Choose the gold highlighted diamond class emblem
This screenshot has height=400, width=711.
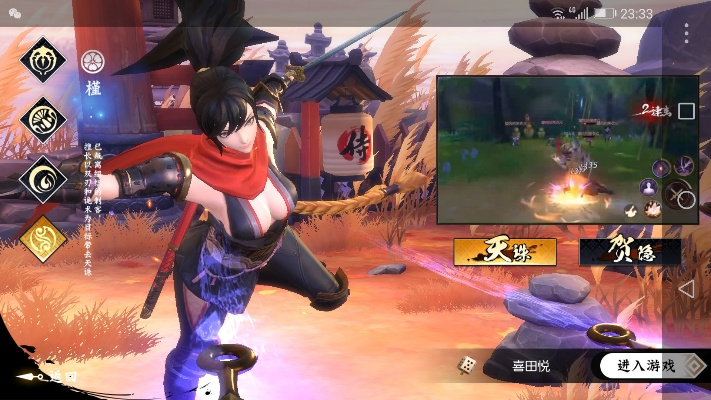pyautogui.click(x=43, y=238)
